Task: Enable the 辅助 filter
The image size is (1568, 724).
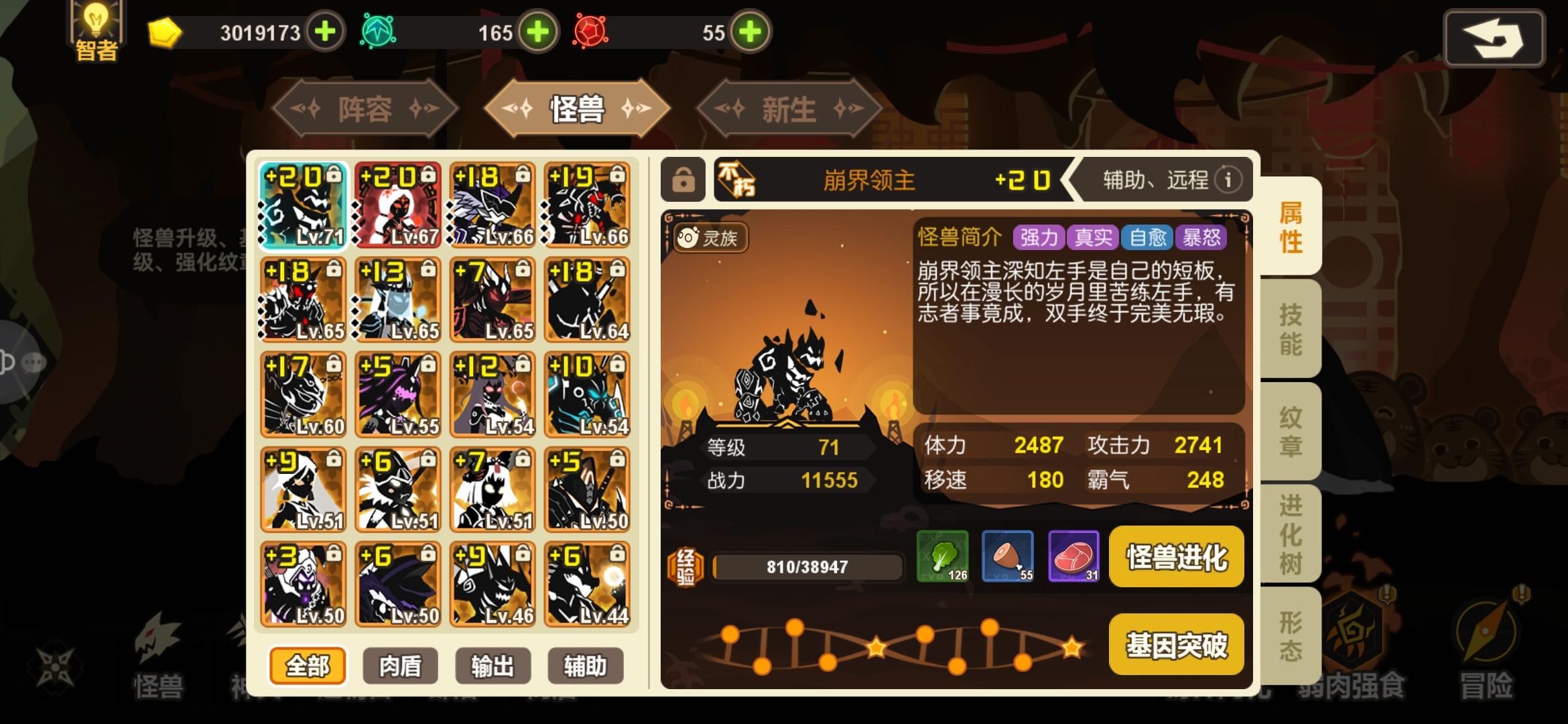Action: (585, 665)
